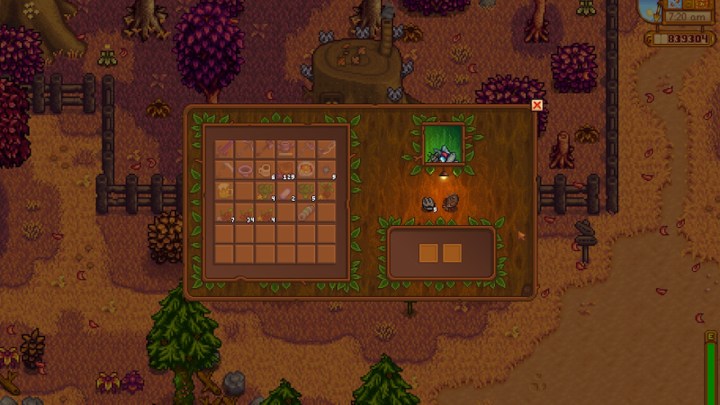Select the red berry stack of 24
The image size is (720, 405).
pos(245,211)
